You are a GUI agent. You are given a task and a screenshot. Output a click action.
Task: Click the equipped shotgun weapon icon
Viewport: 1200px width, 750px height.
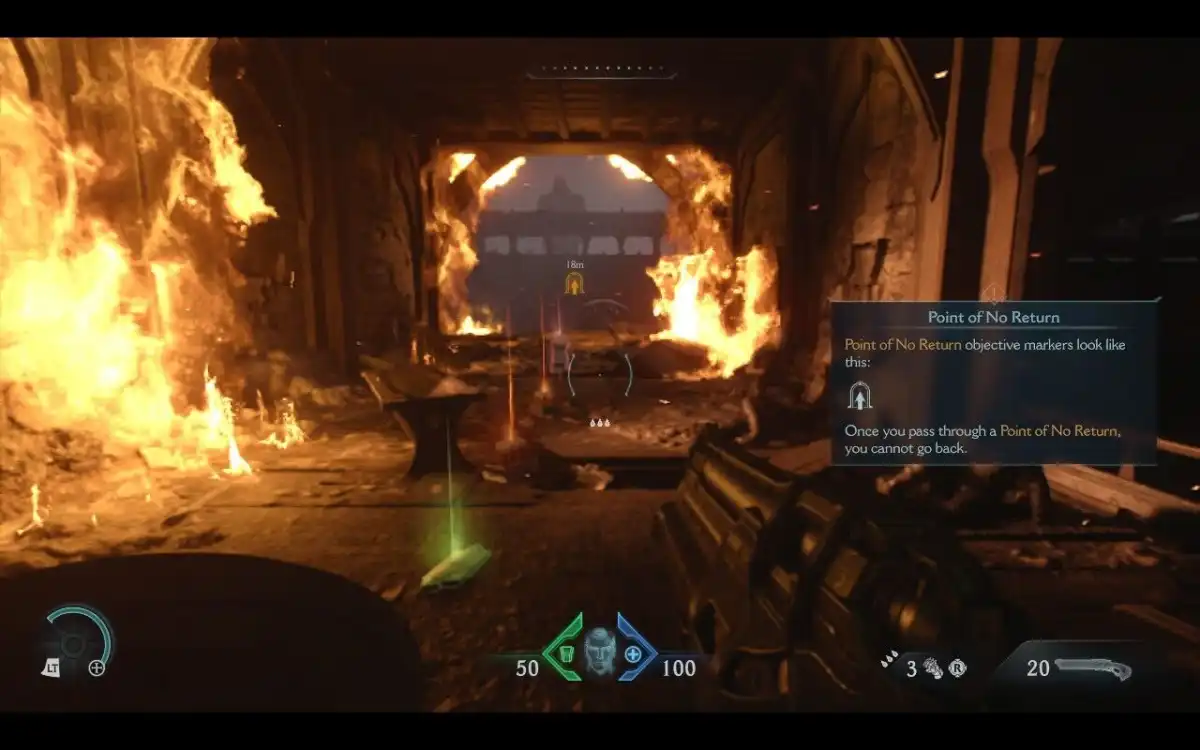pyautogui.click(x=1093, y=668)
